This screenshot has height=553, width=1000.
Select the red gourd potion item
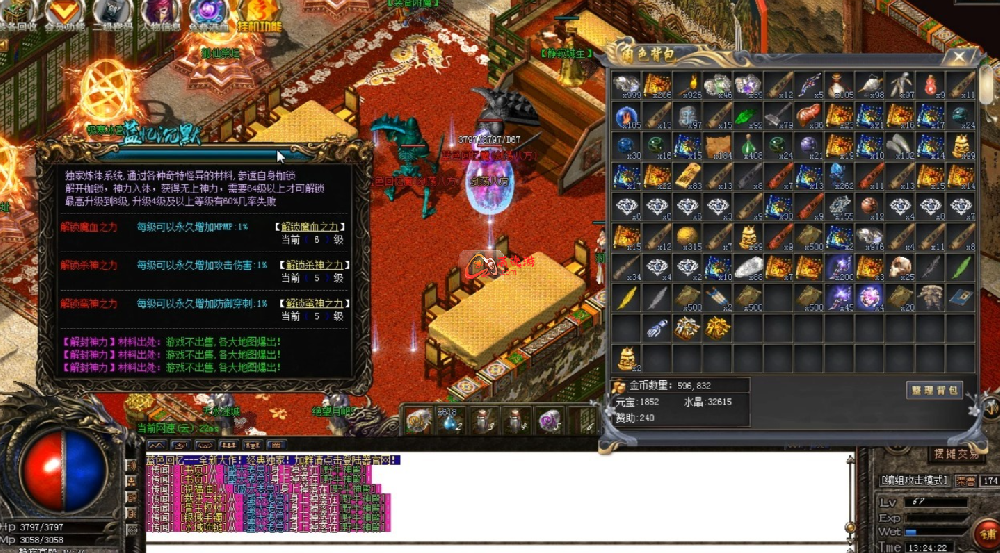coord(932,84)
